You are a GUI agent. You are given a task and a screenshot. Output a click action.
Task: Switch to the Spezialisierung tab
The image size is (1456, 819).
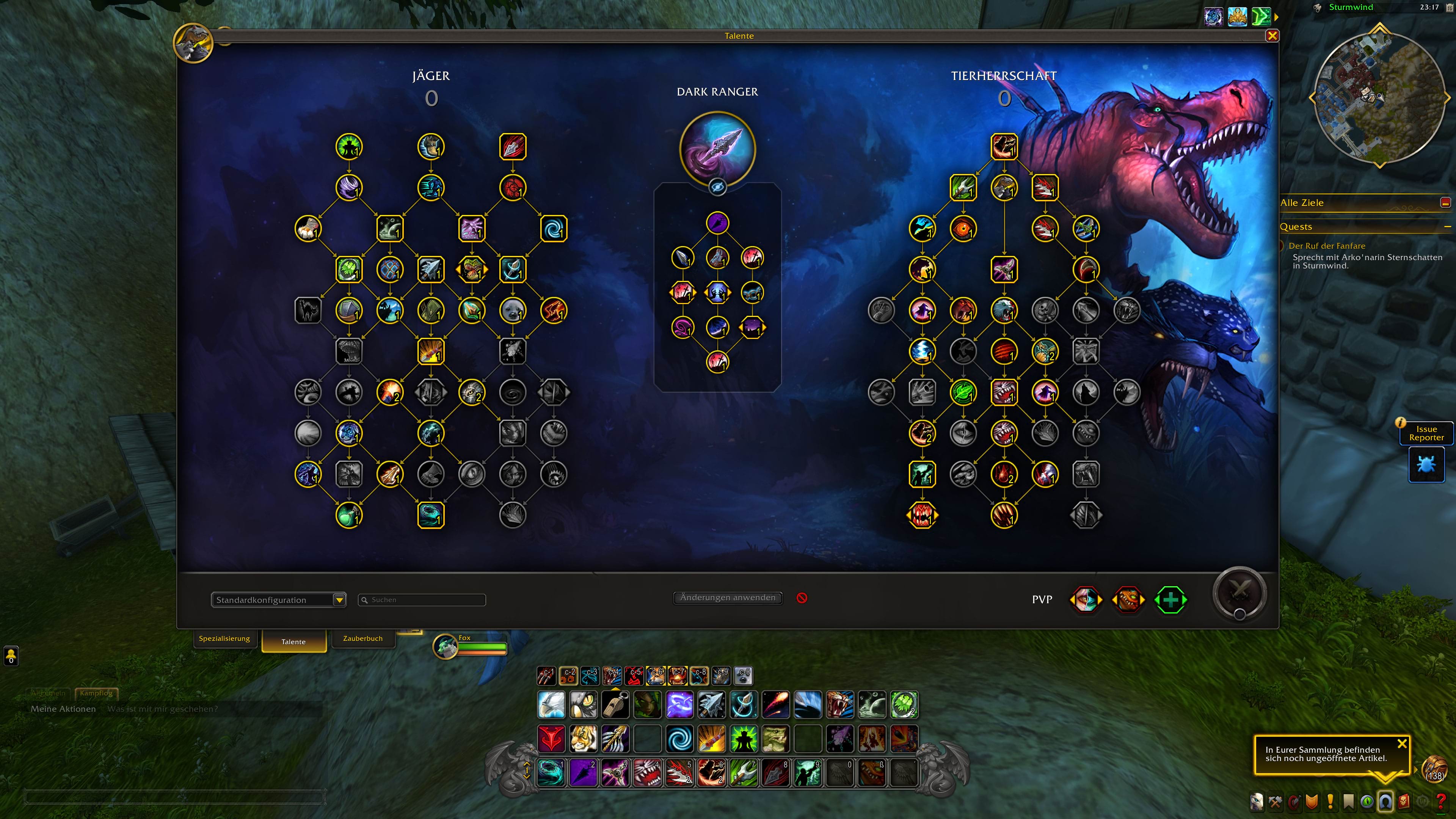pos(224,639)
